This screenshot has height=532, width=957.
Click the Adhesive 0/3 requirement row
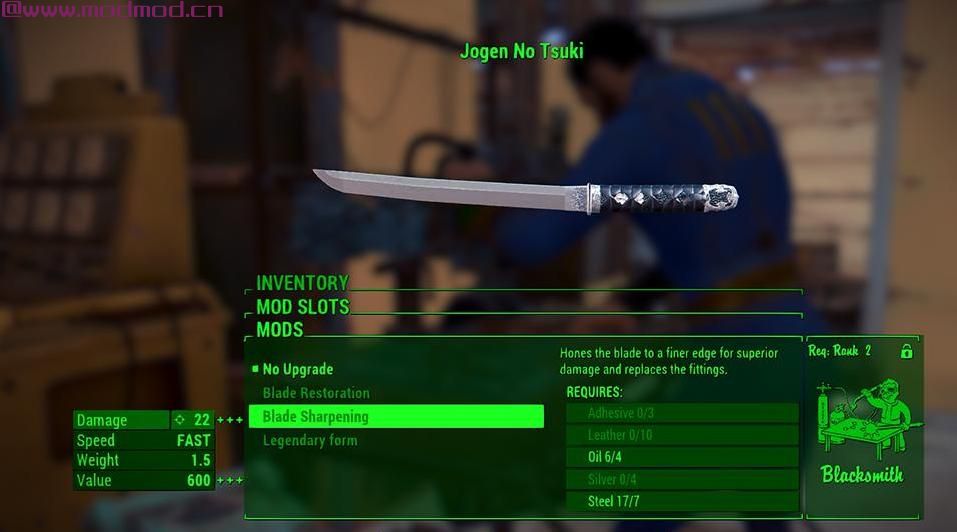pyautogui.click(x=682, y=413)
